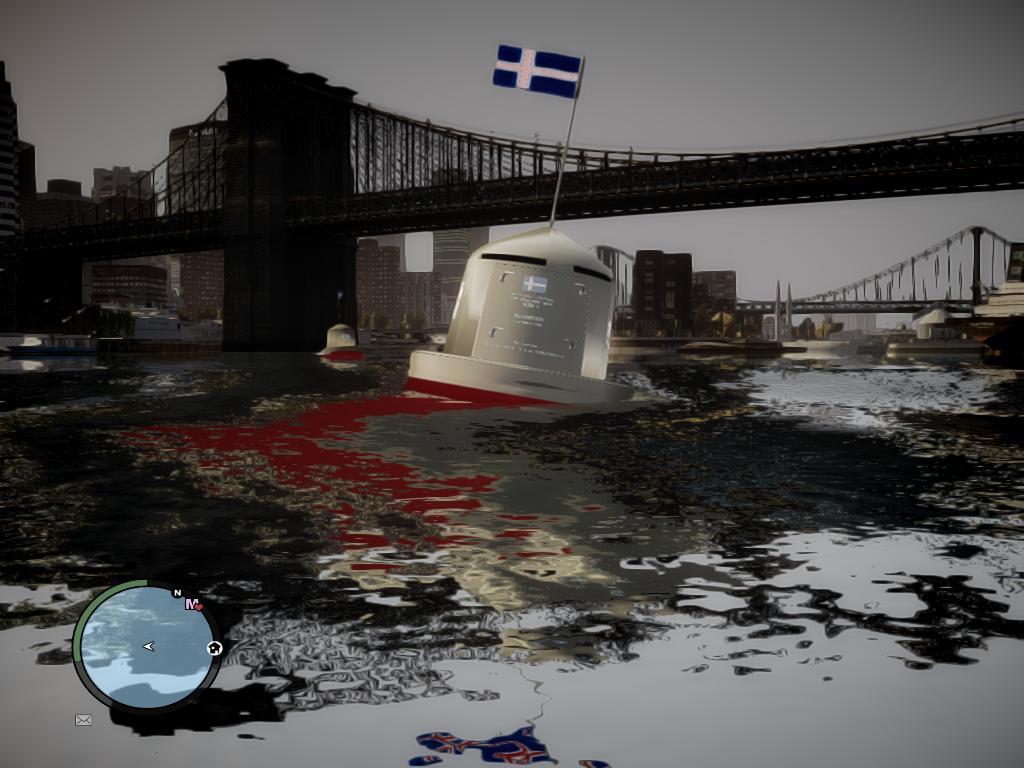This screenshot has height=768, width=1024.
Task: Open the envelope message icon
Action: 84,719
